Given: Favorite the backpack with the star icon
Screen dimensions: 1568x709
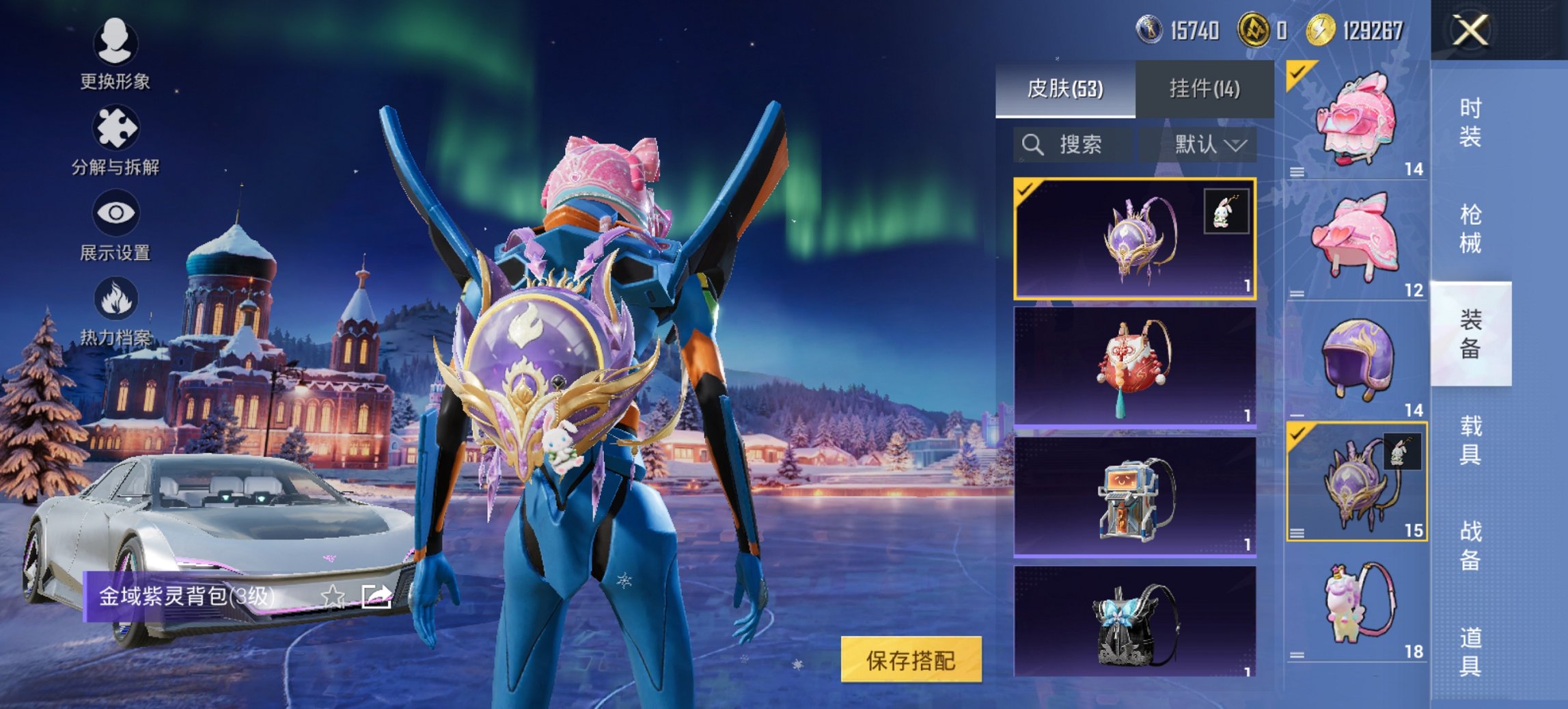Looking at the screenshot, I should 333,597.
